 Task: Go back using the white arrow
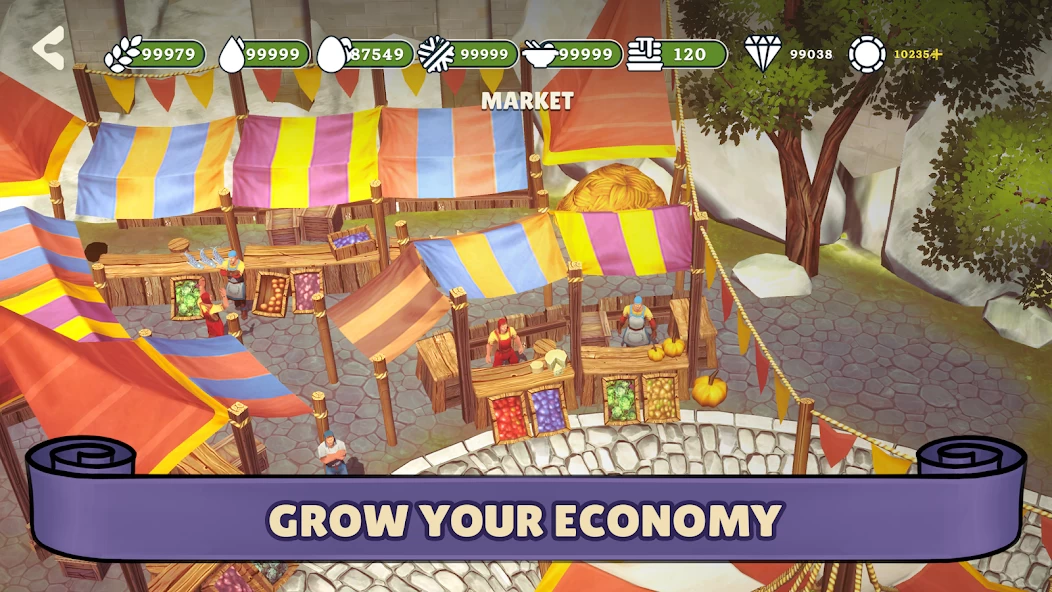(48, 48)
